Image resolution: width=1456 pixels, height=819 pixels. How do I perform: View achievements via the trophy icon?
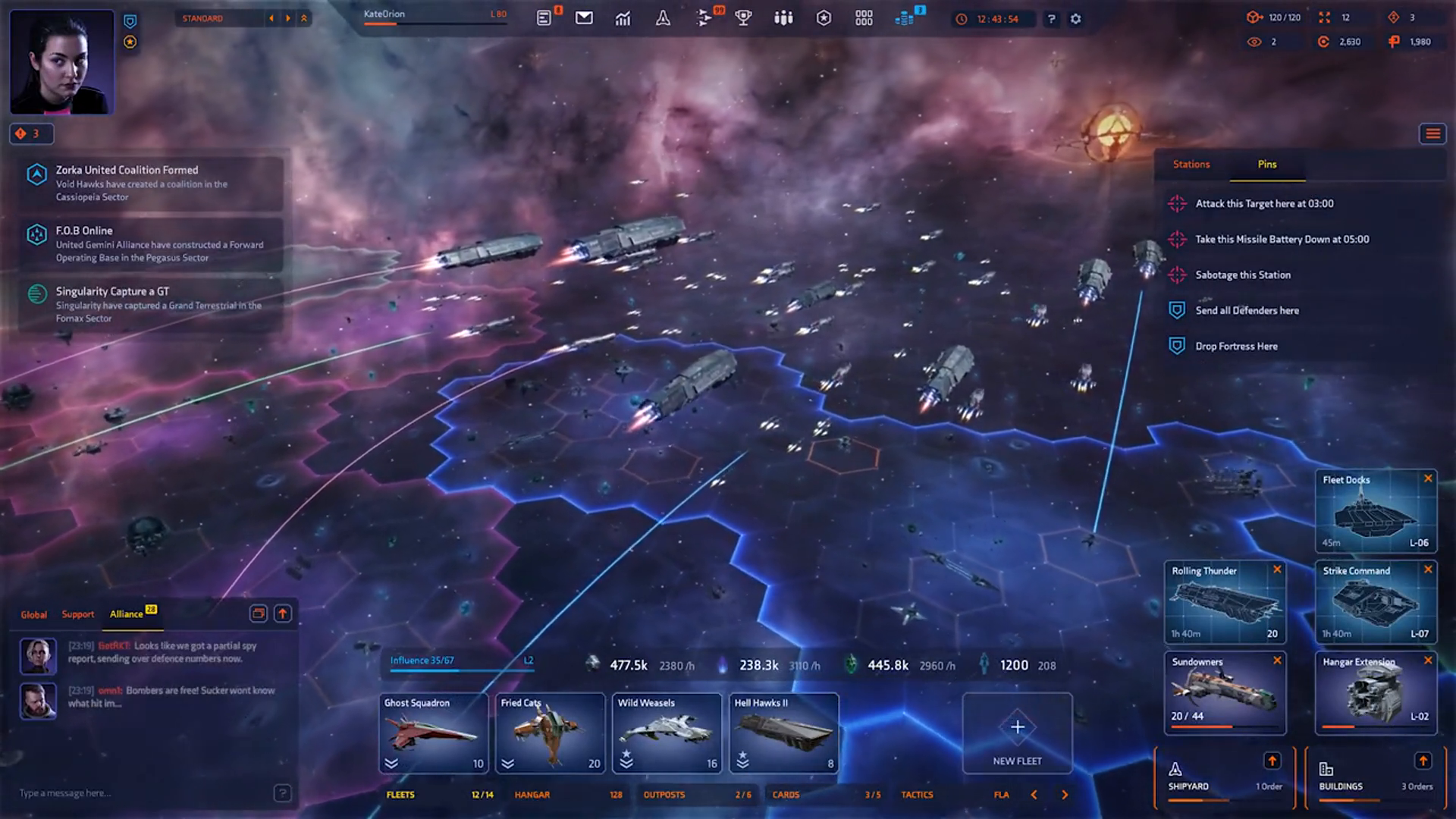744,17
